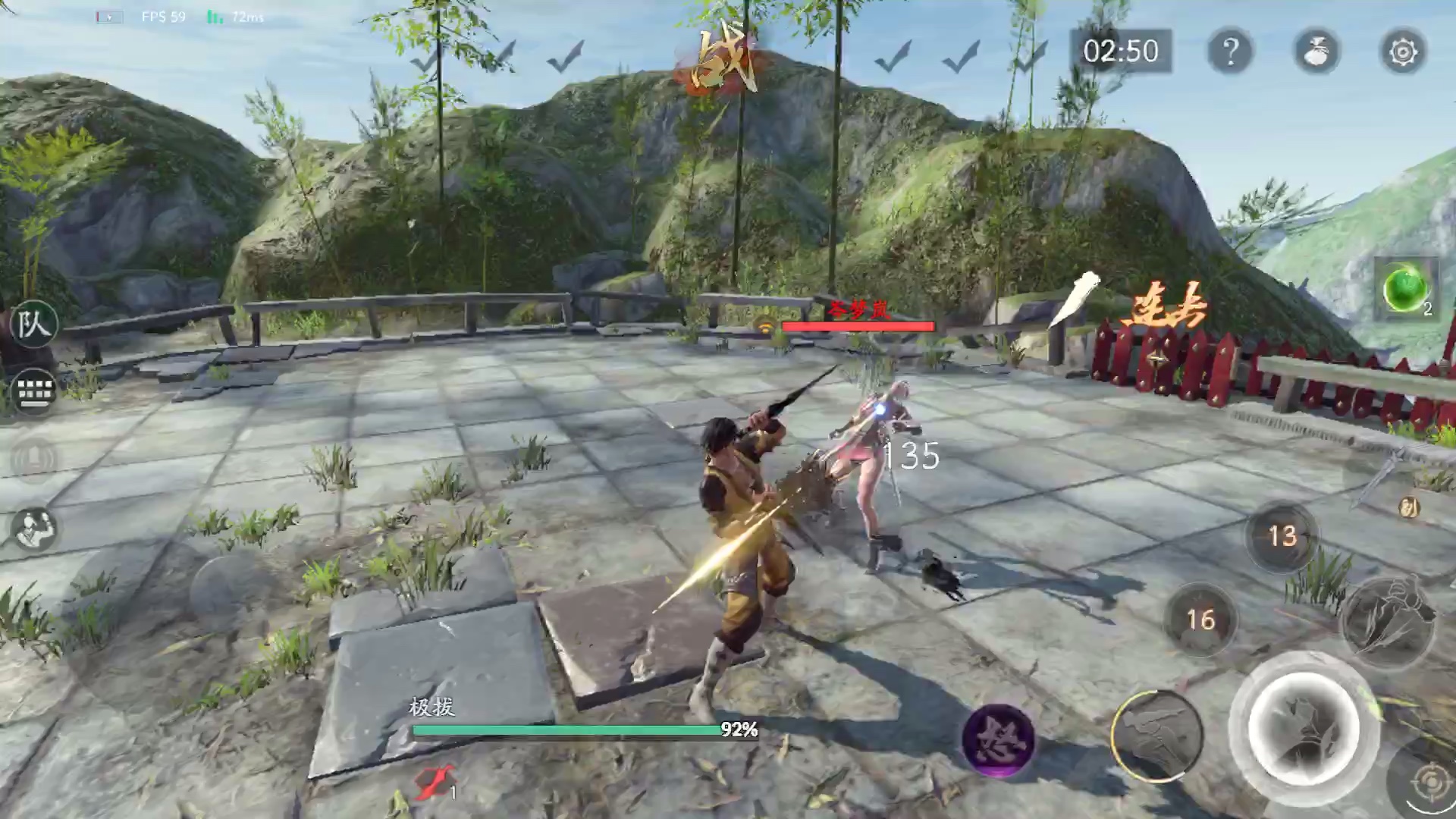Tap the skill on 13 cooldown
The image size is (1456, 819).
(1282, 536)
